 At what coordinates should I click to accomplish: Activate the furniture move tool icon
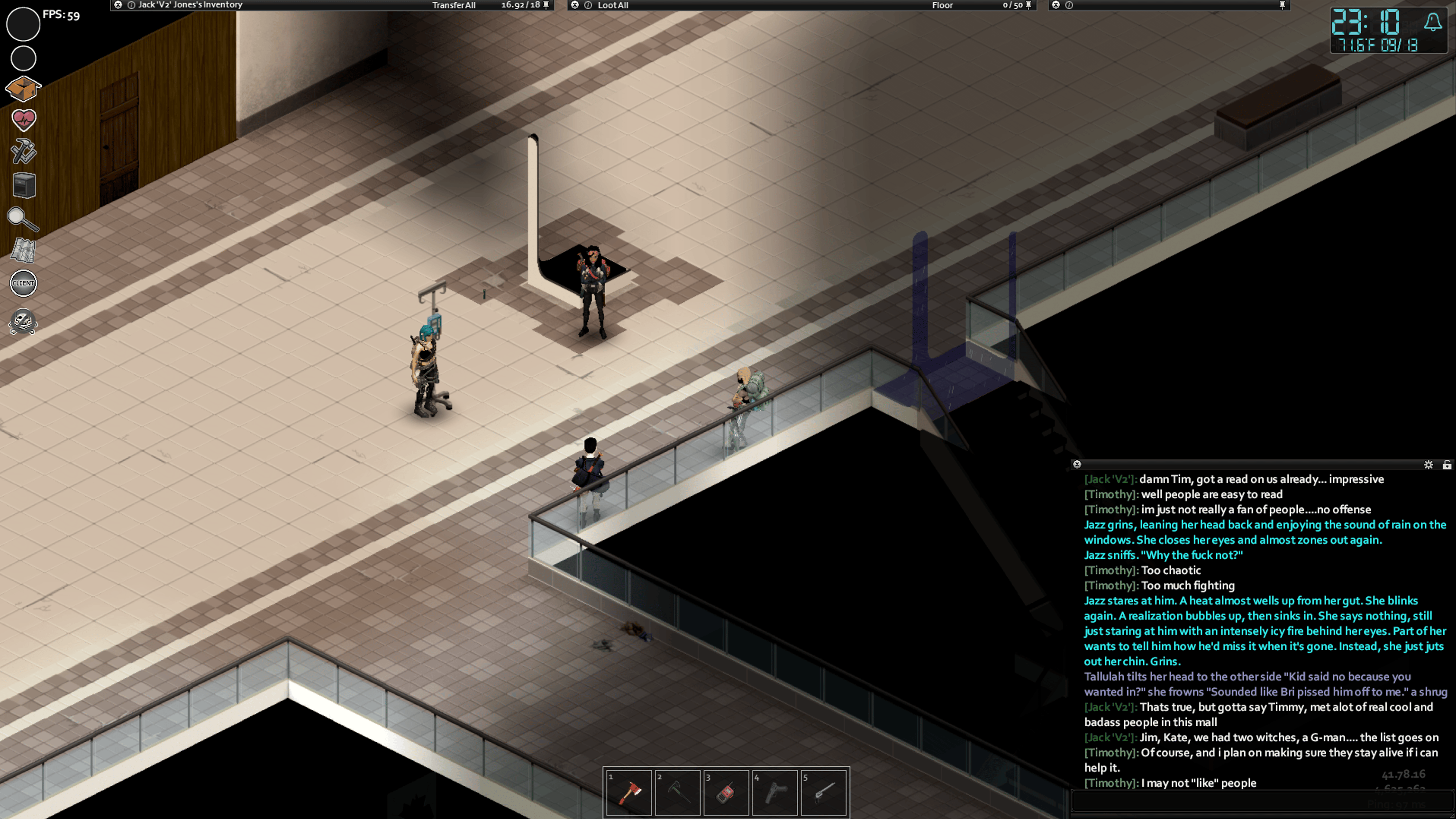click(x=24, y=185)
